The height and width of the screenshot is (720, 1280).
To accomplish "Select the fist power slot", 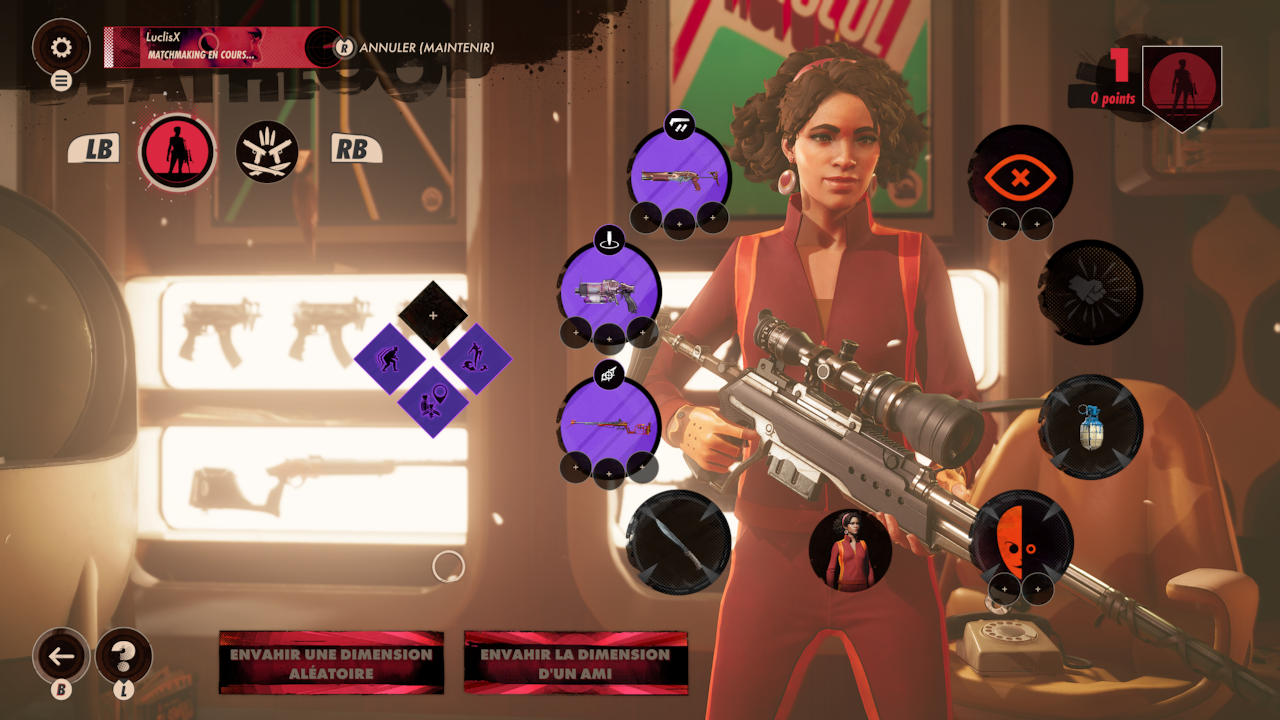I will [x=1091, y=292].
